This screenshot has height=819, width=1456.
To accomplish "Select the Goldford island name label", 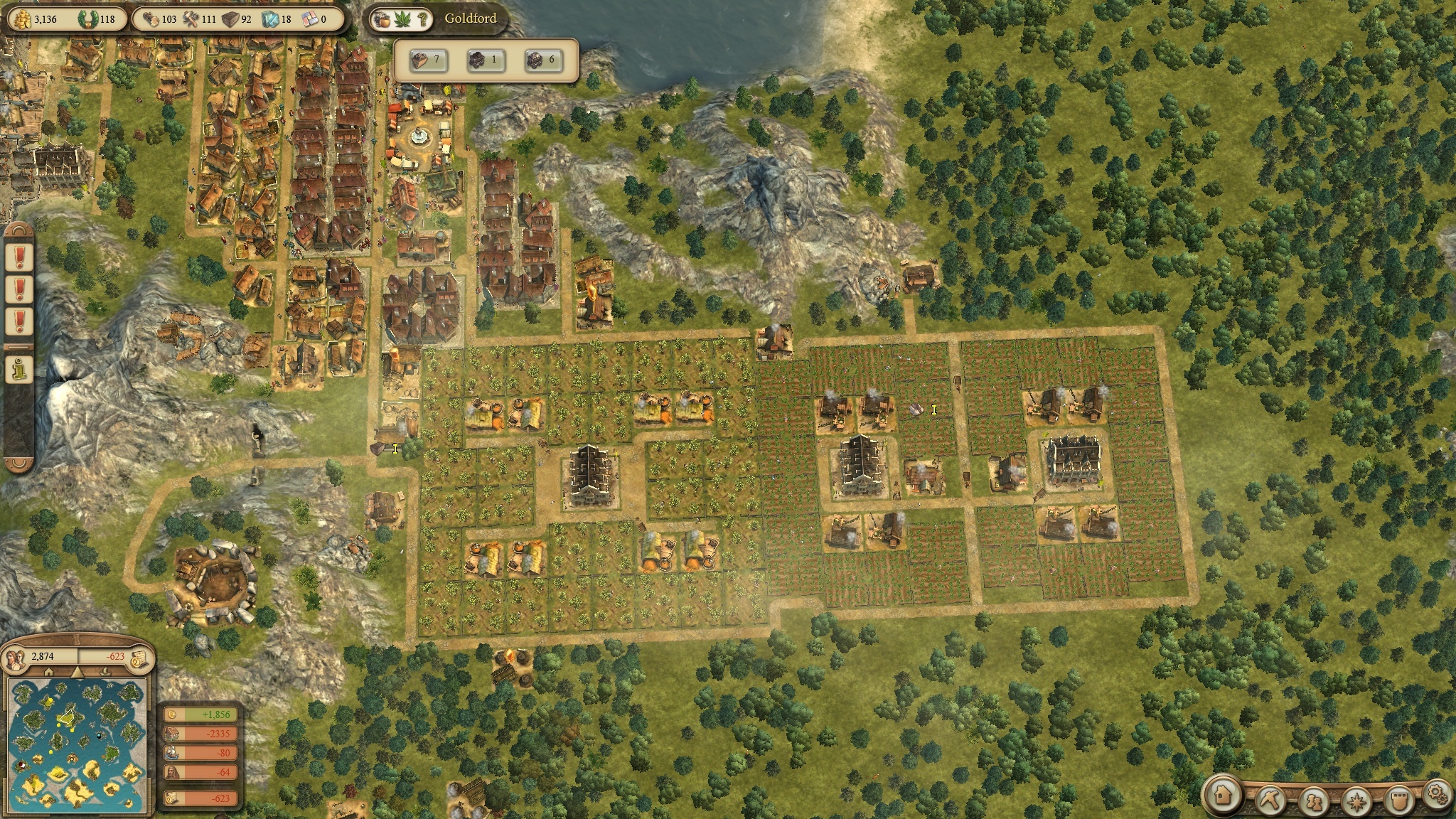I will pos(470,18).
